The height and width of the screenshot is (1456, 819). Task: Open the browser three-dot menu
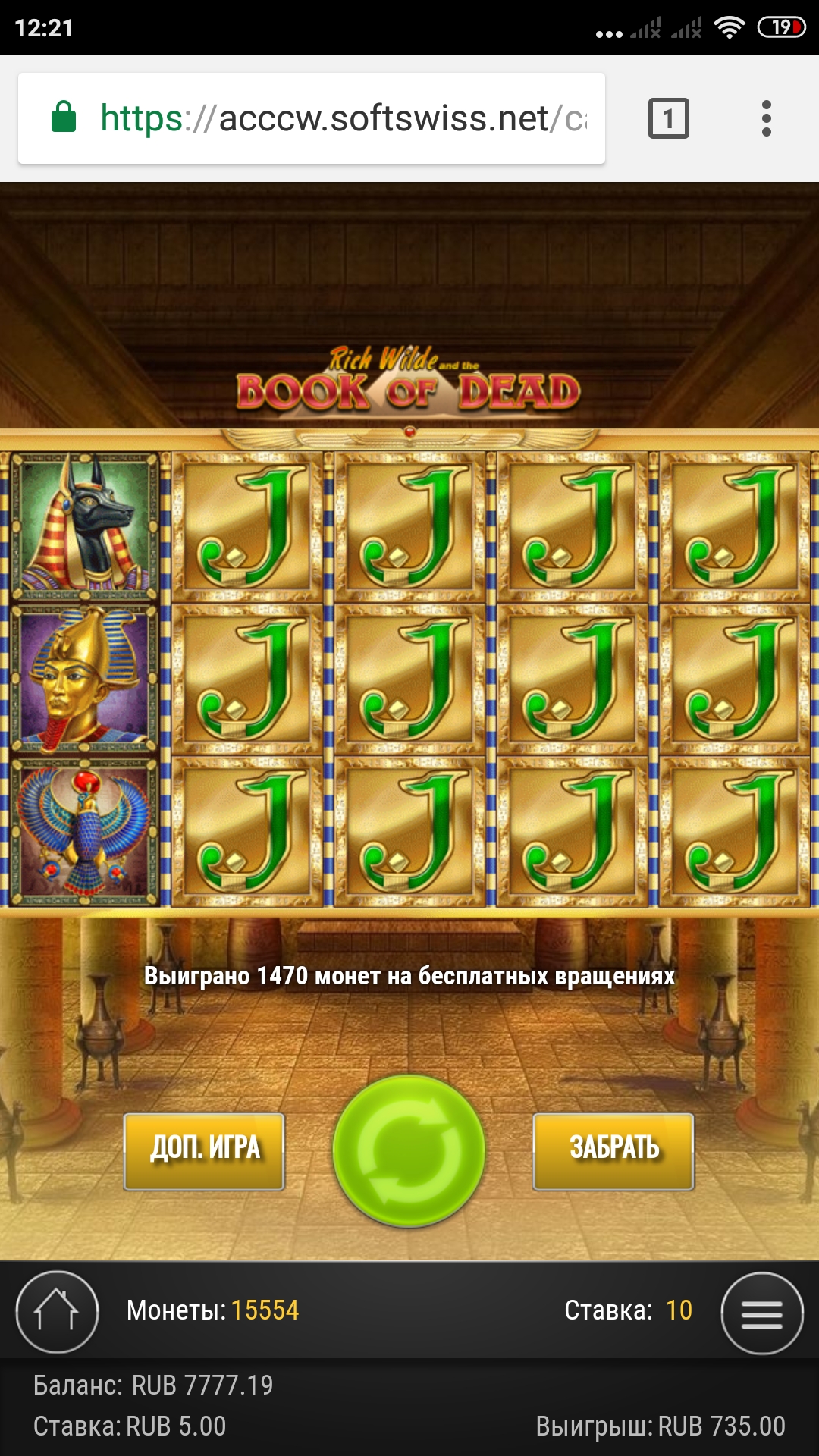click(766, 118)
